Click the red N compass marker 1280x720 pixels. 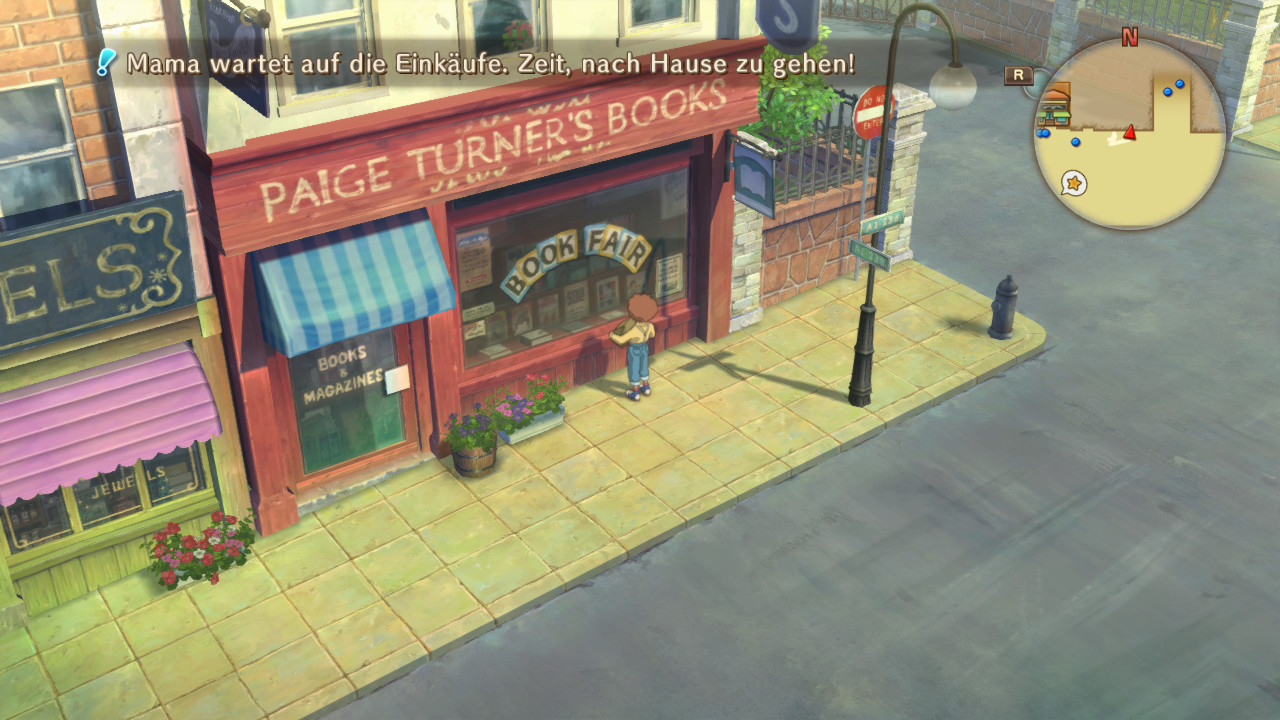(x=1130, y=38)
